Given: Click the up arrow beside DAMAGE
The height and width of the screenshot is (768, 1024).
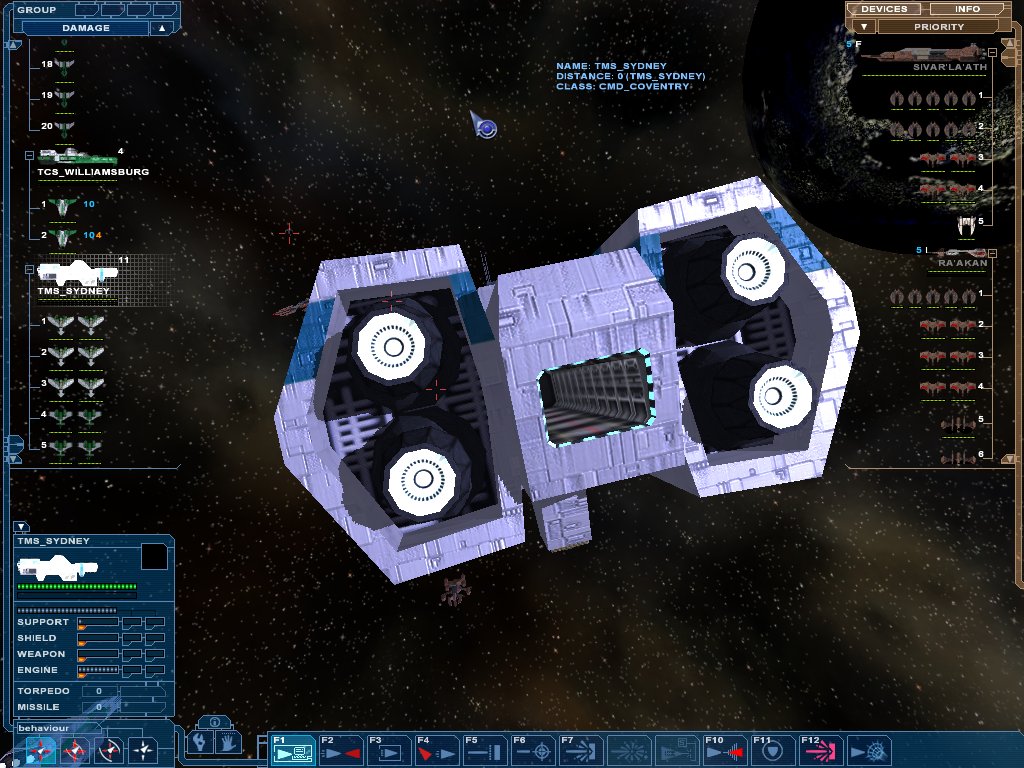Looking at the screenshot, I should (x=161, y=28).
